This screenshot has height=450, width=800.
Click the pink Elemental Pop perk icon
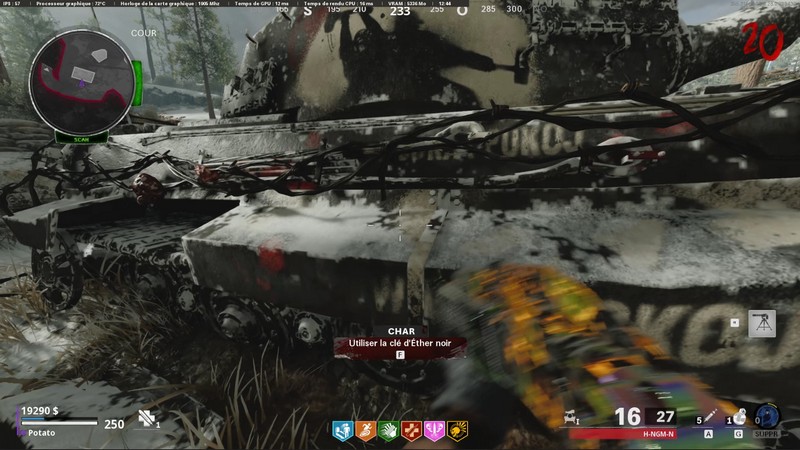[x=434, y=431]
